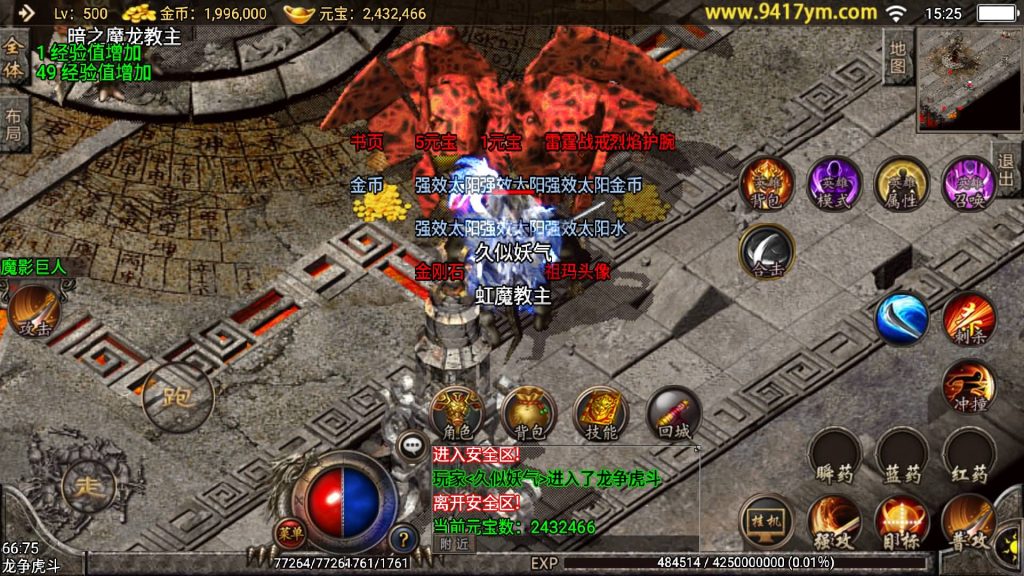Open the 地图 map button
Screen dimensions: 1024x576
click(x=898, y=58)
